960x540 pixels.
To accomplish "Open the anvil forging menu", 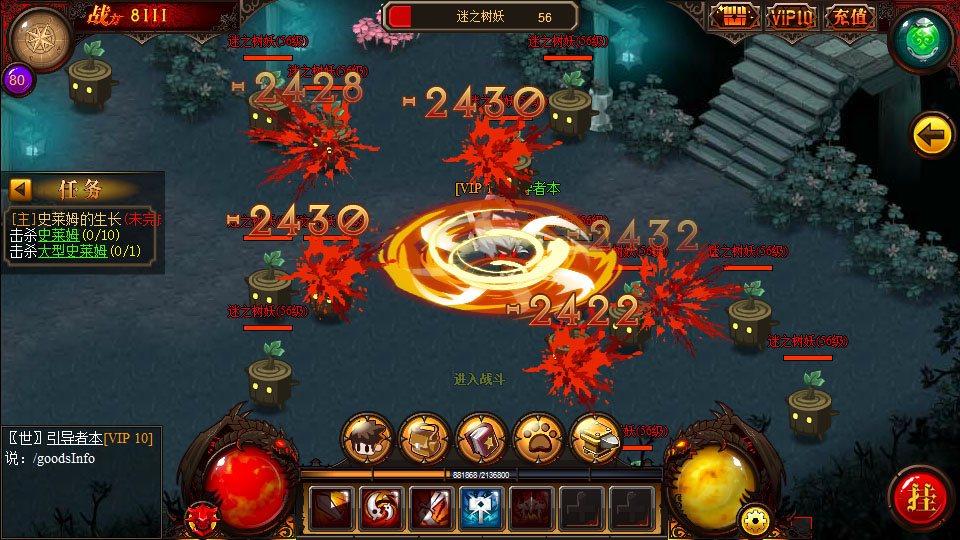I will pos(595,439).
